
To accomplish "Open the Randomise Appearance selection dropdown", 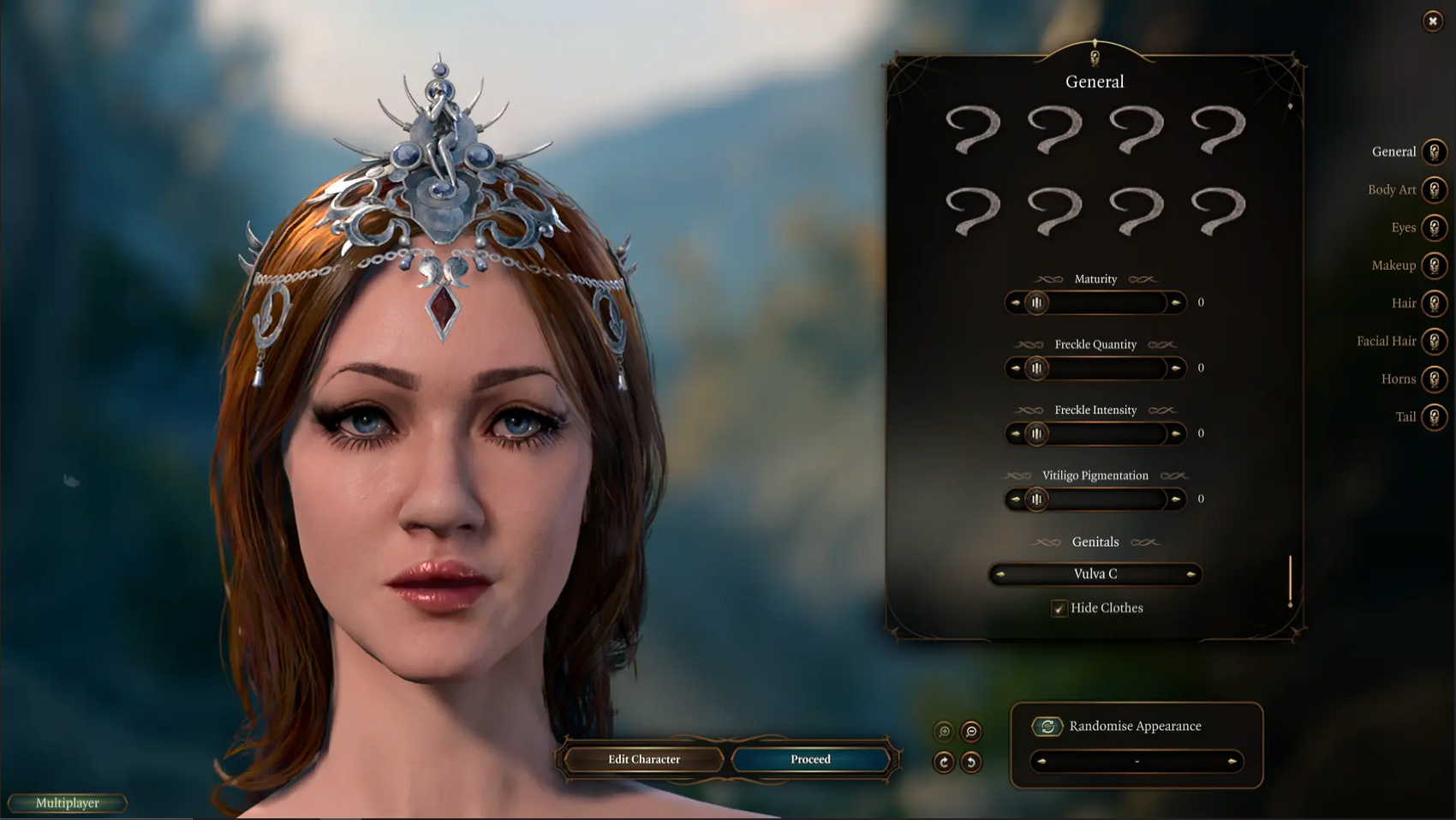I will coord(1137,761).
